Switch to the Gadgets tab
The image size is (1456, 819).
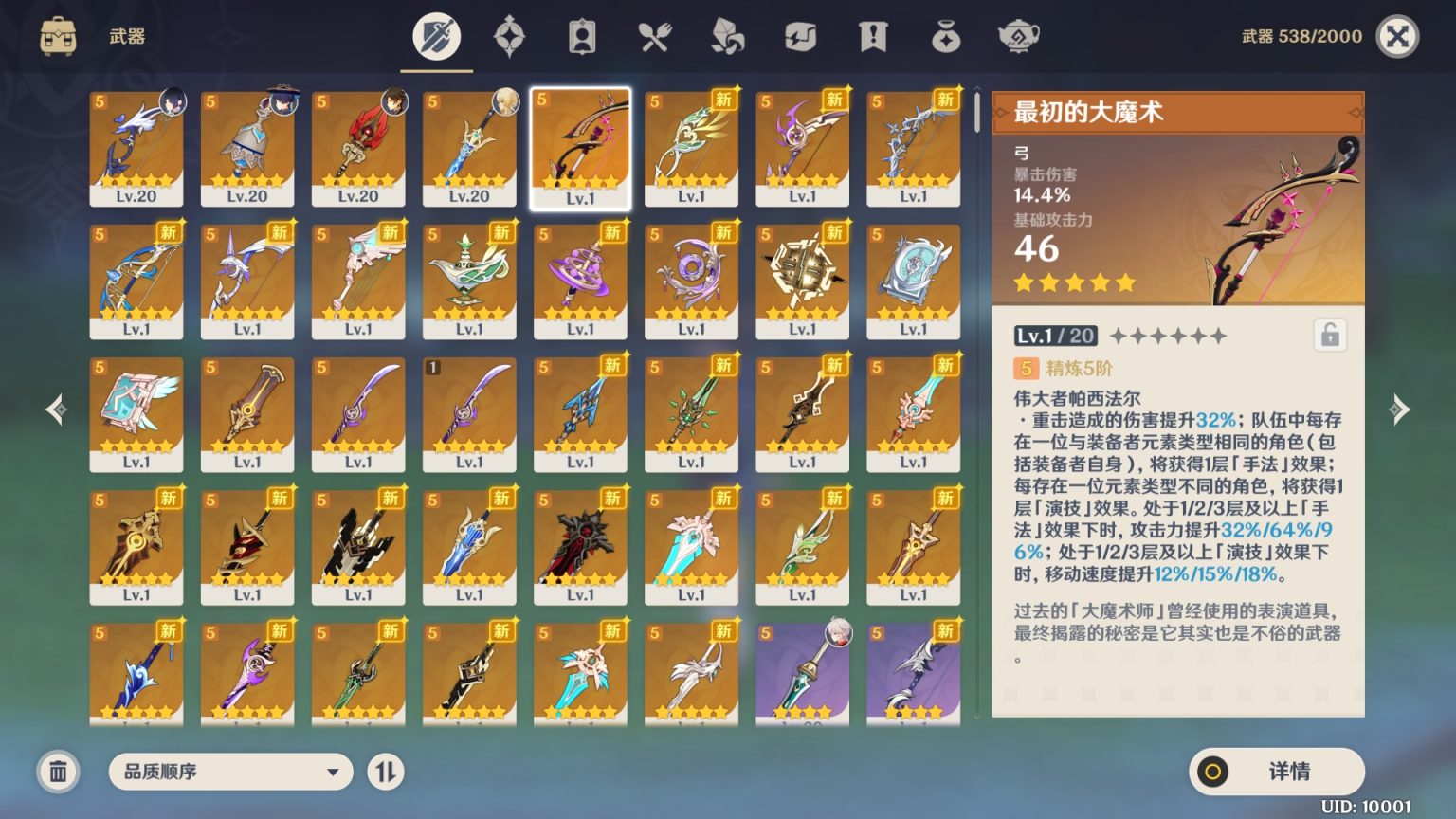(x=800, y=37)
